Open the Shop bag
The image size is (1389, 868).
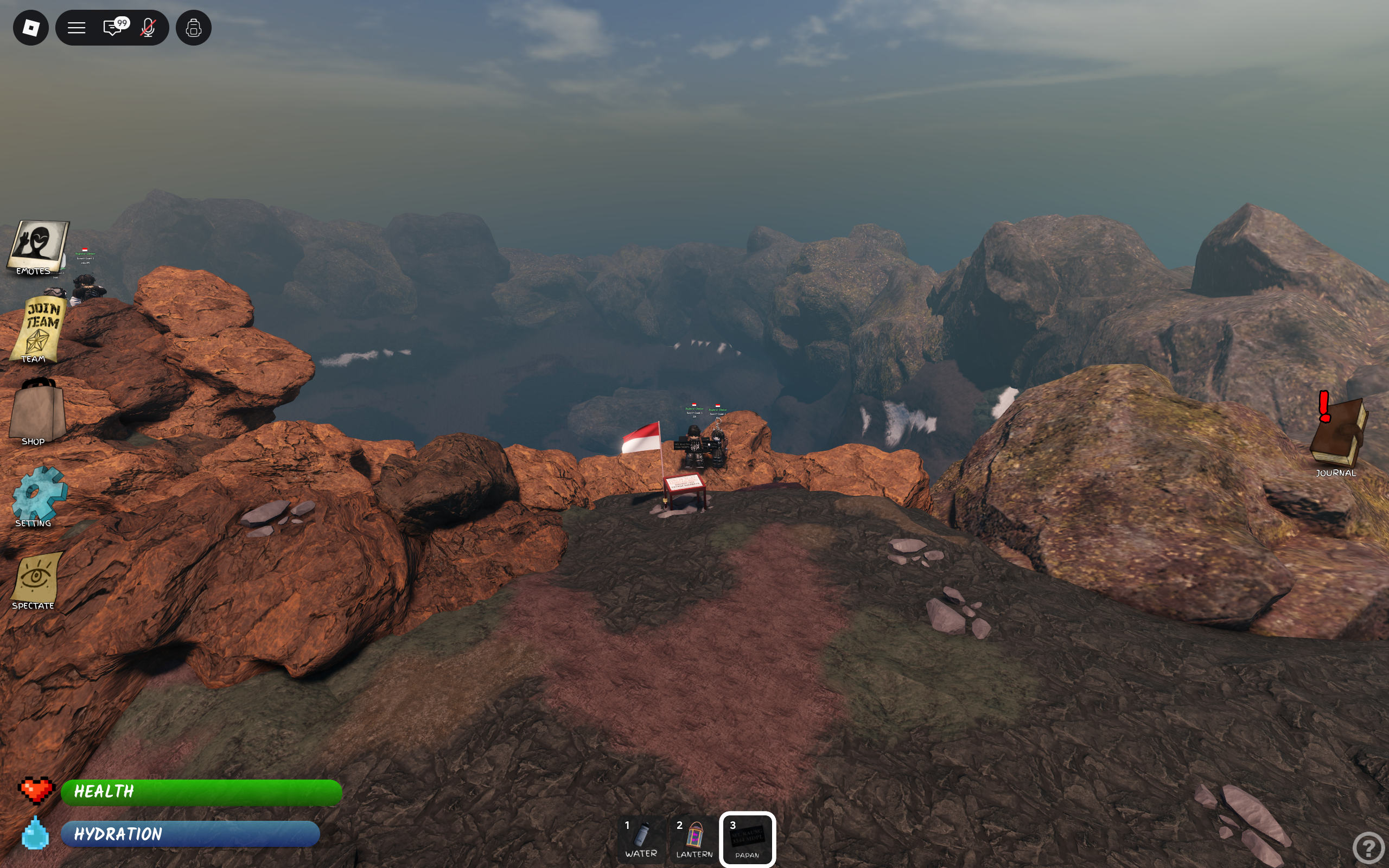tap(37, 412)
